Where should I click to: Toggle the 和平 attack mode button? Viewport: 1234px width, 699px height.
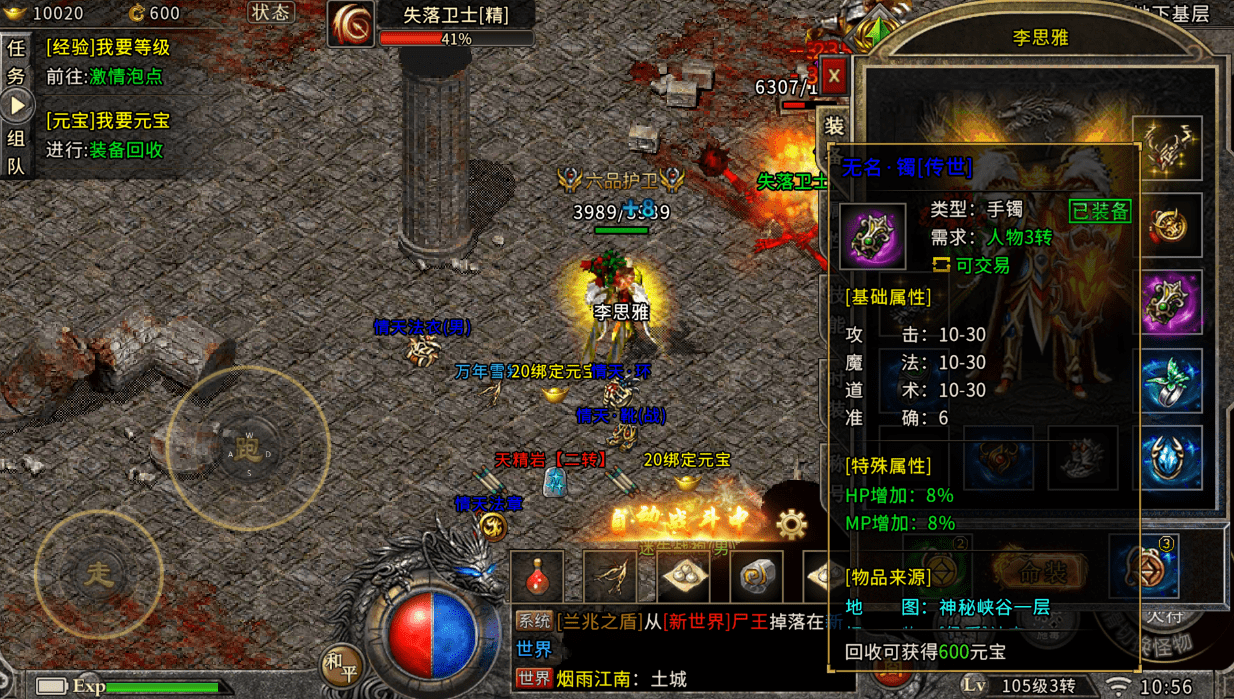[342, 664]
